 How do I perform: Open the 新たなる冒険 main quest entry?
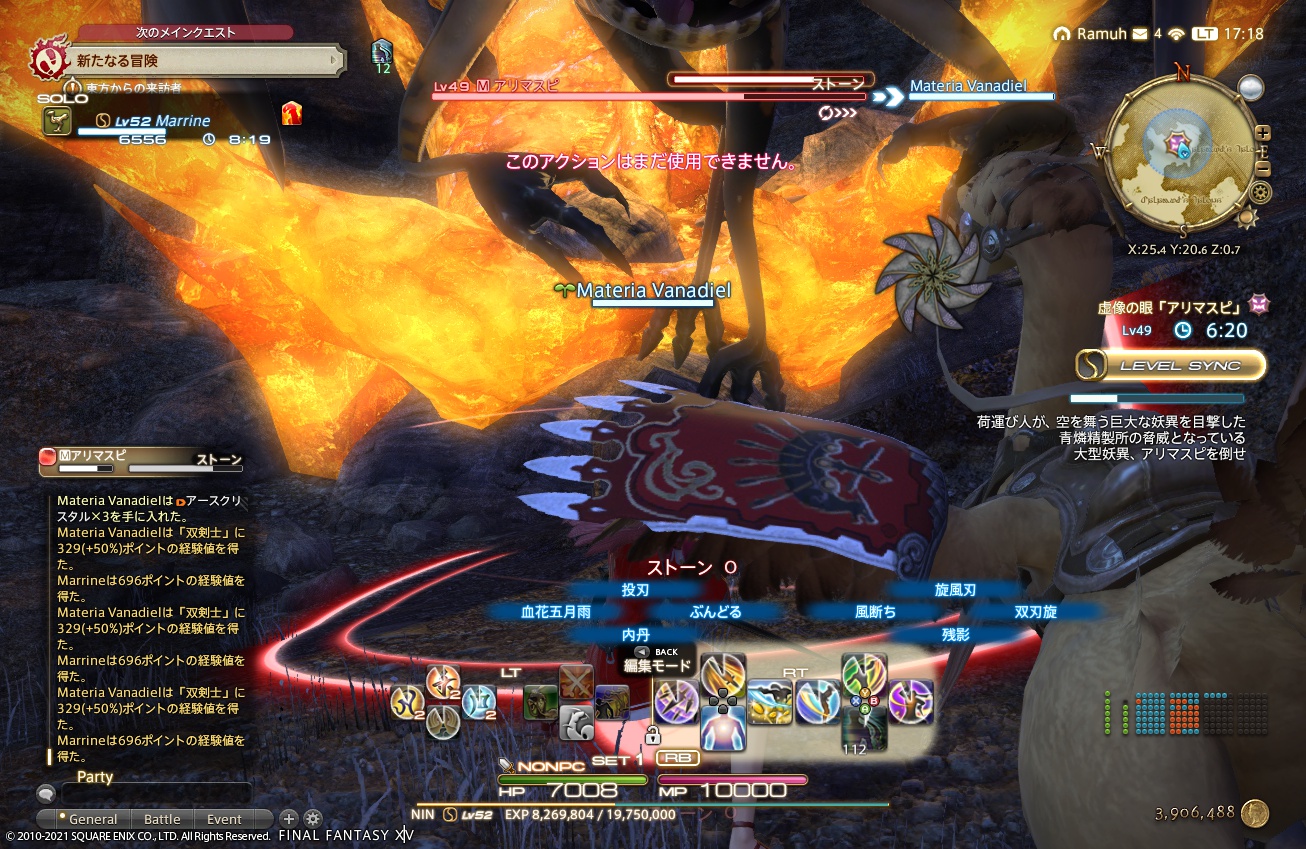point(190,61)
